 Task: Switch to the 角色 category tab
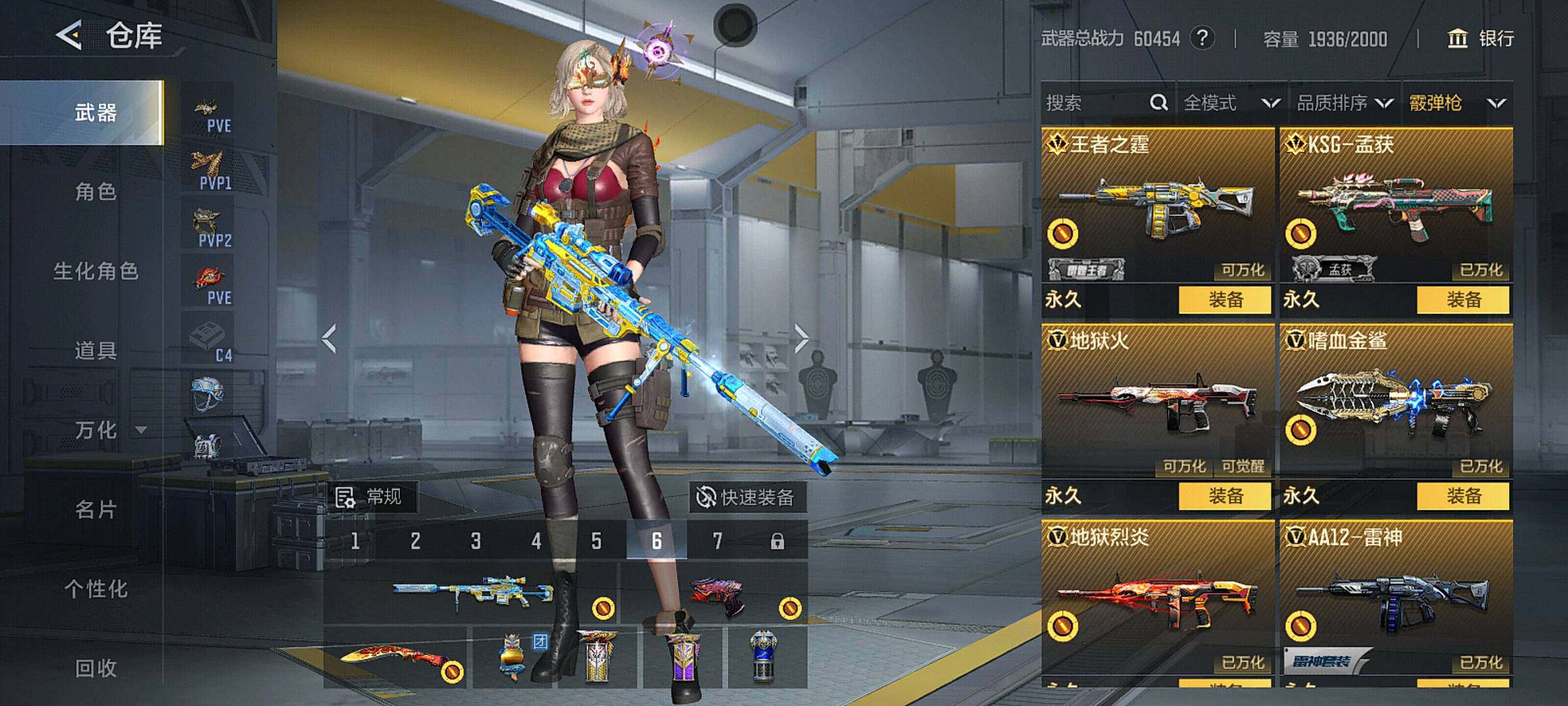coord(95,192)
